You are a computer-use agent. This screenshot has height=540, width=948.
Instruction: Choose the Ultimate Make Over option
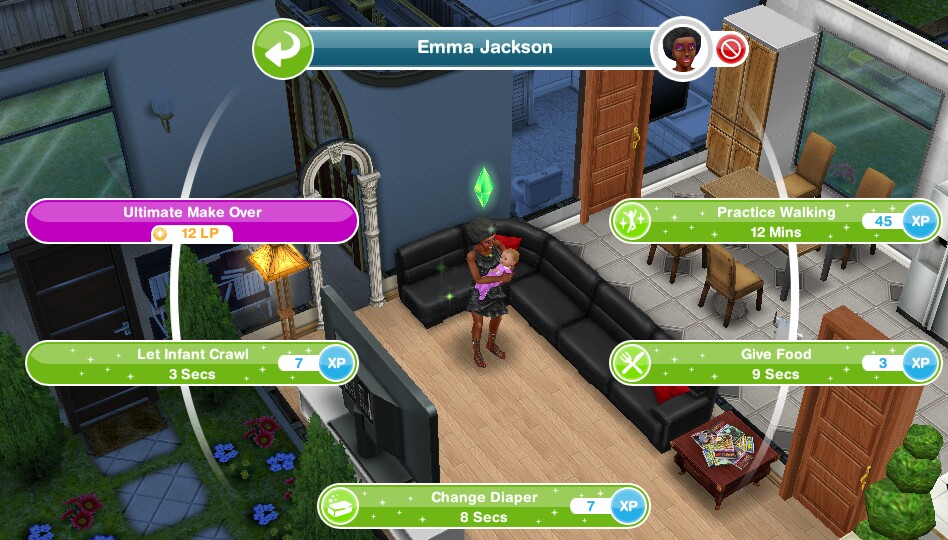(192, 220)
